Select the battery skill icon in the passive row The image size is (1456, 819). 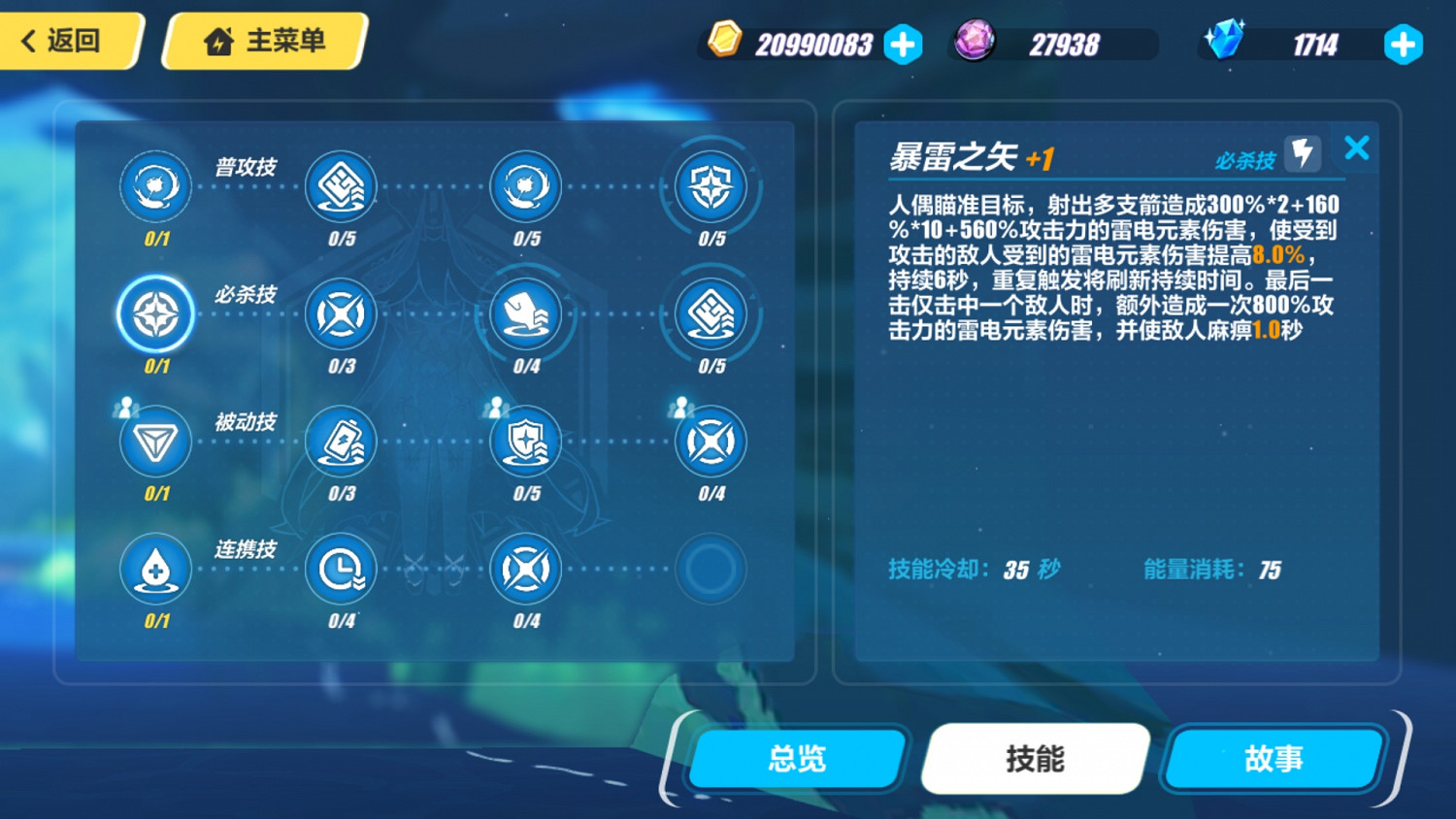(x=341, y=442)
